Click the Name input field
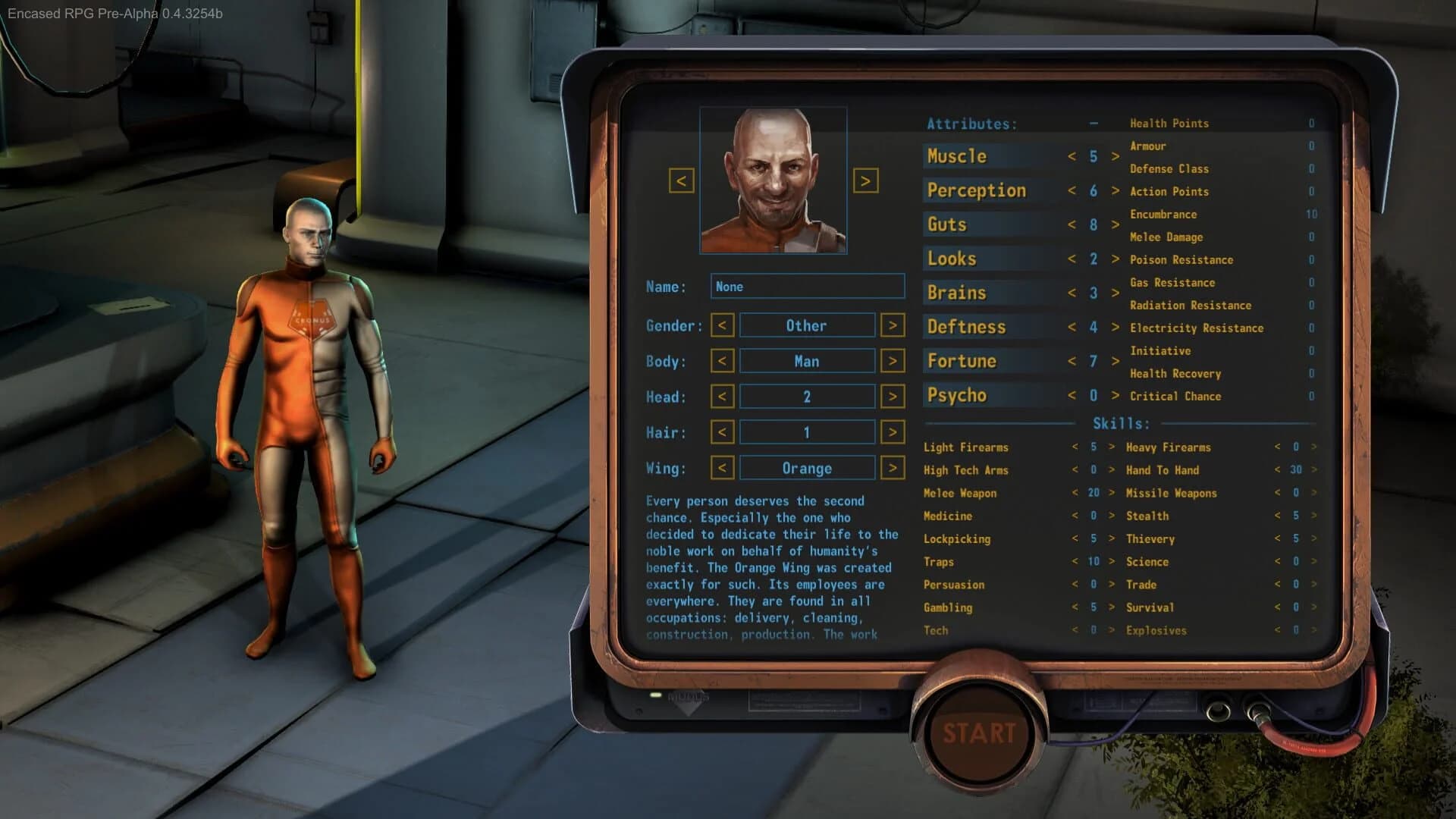The width and height of the screenshot is (1456, 819). (x=806, y=287)
